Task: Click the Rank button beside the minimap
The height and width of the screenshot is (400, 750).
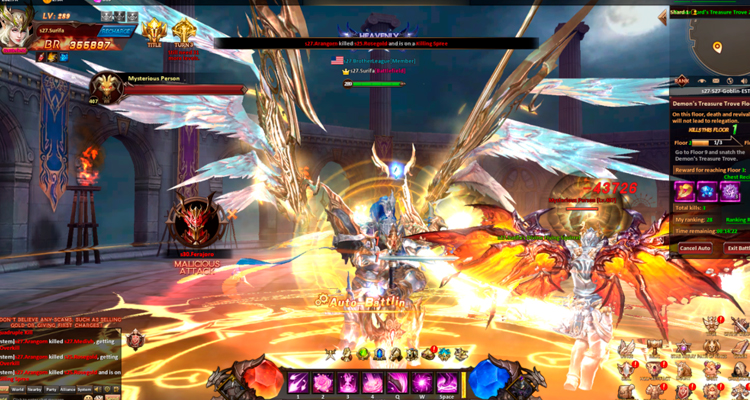Action: coord(682,80)
